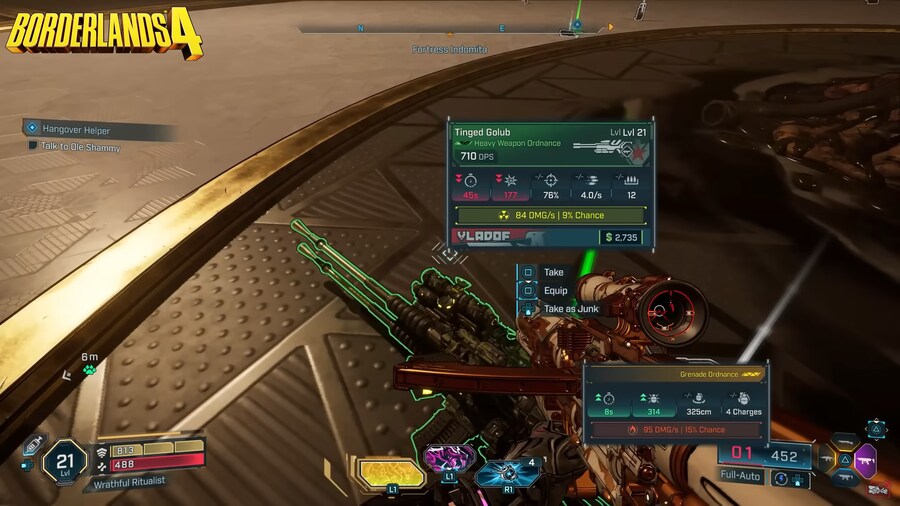Select the purple weapon slot in weapon wheel
The height and width of the screenshot is (506, 900).
[865, 459]
